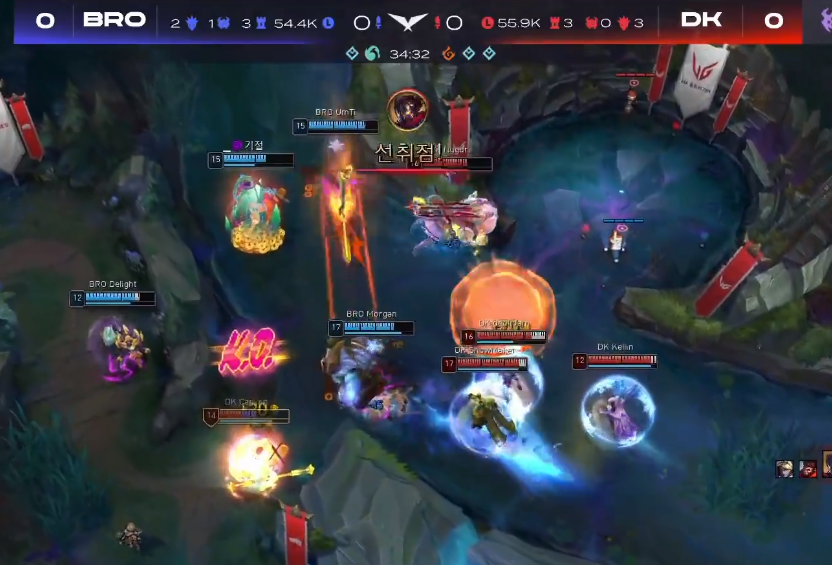Select the BRO team name on scoreboard
This screenshot has height=565, width=832.
pyautogui.click(x=114, y=20)
